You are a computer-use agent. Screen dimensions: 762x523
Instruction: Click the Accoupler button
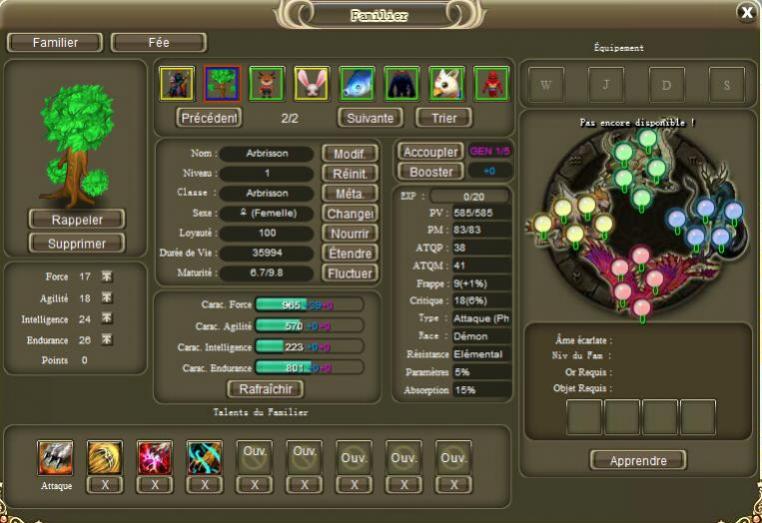[x=430, y=152]
